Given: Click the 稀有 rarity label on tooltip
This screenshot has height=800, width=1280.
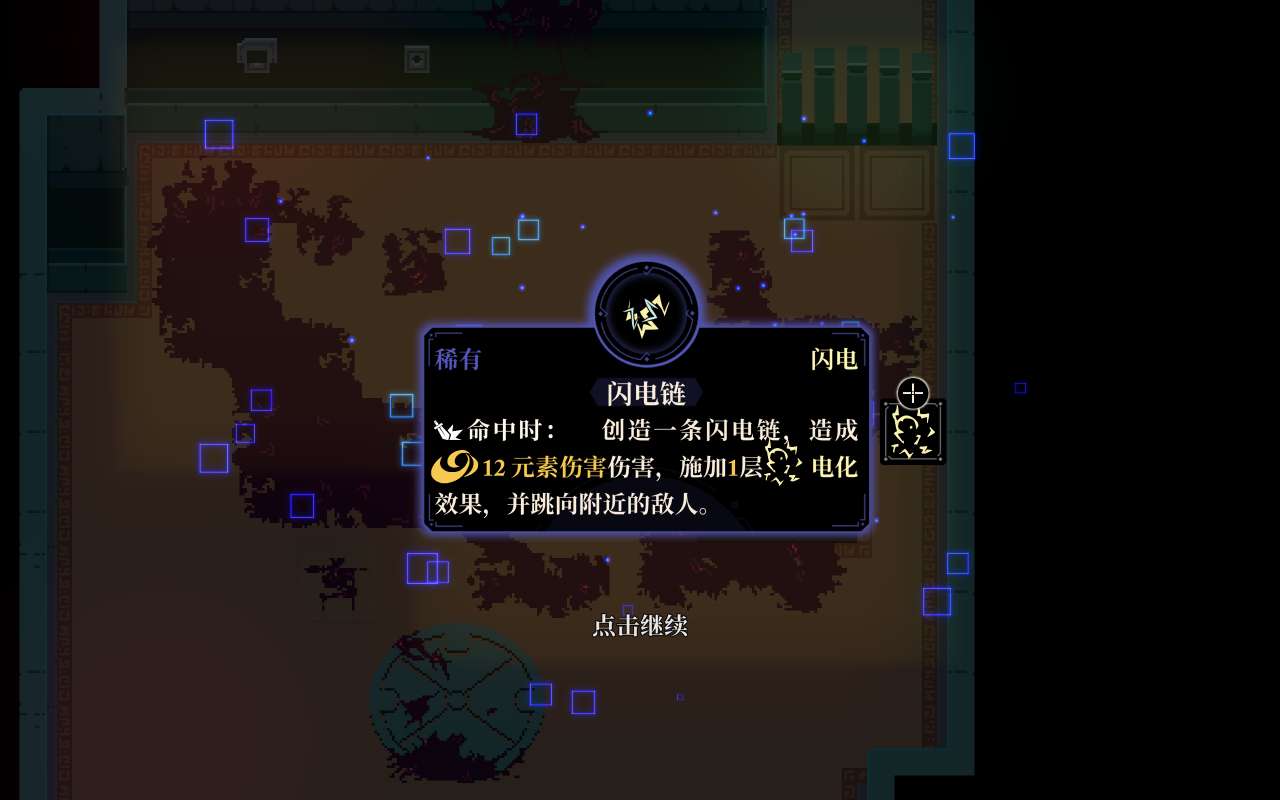Looking at the screenshot, I should [459, 360].
